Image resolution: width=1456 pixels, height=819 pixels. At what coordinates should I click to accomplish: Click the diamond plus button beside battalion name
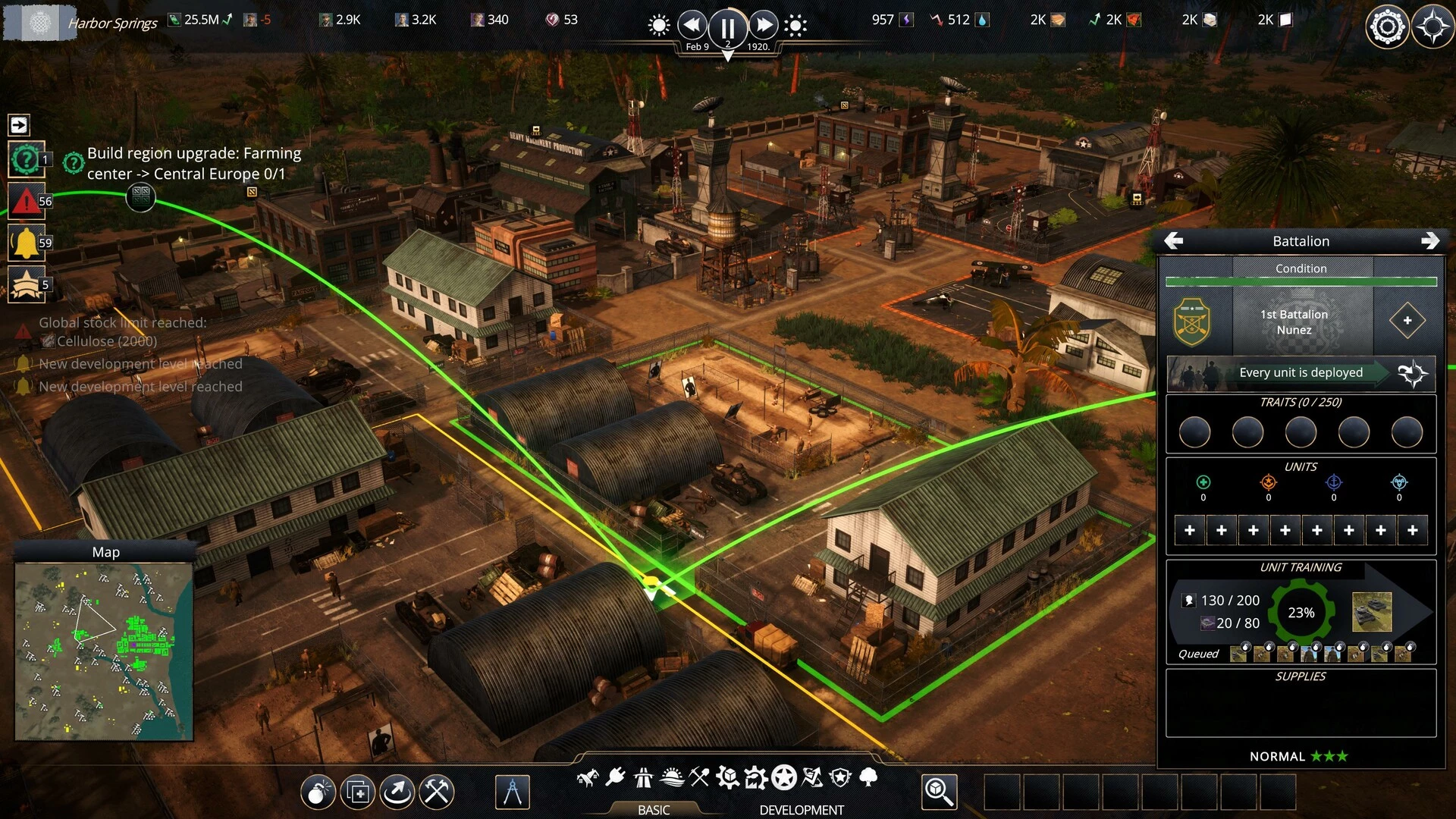1407,321
